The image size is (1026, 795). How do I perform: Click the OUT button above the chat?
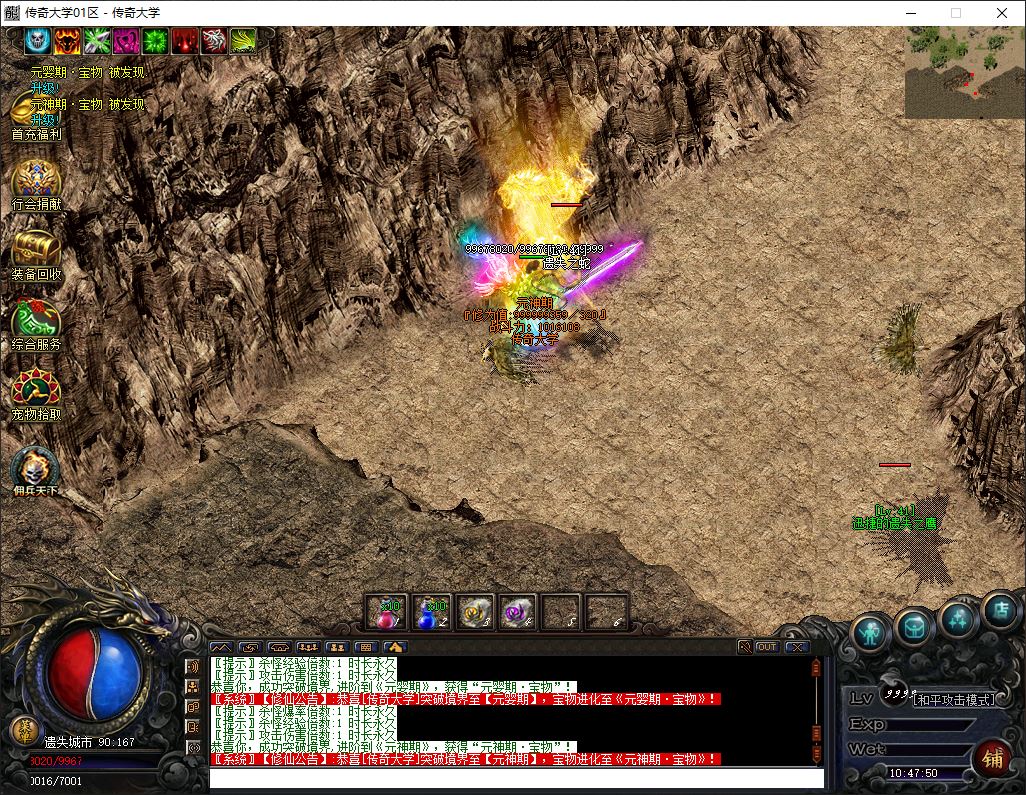[767, 647]
